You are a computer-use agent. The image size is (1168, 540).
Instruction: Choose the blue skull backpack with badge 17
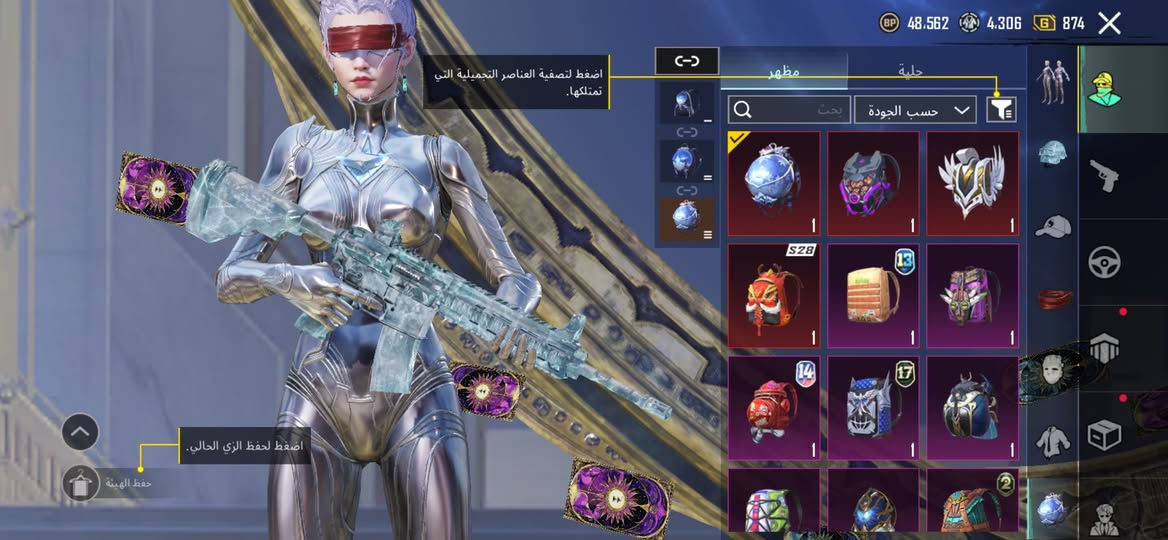pyautogui.click(x=873, y=403)
